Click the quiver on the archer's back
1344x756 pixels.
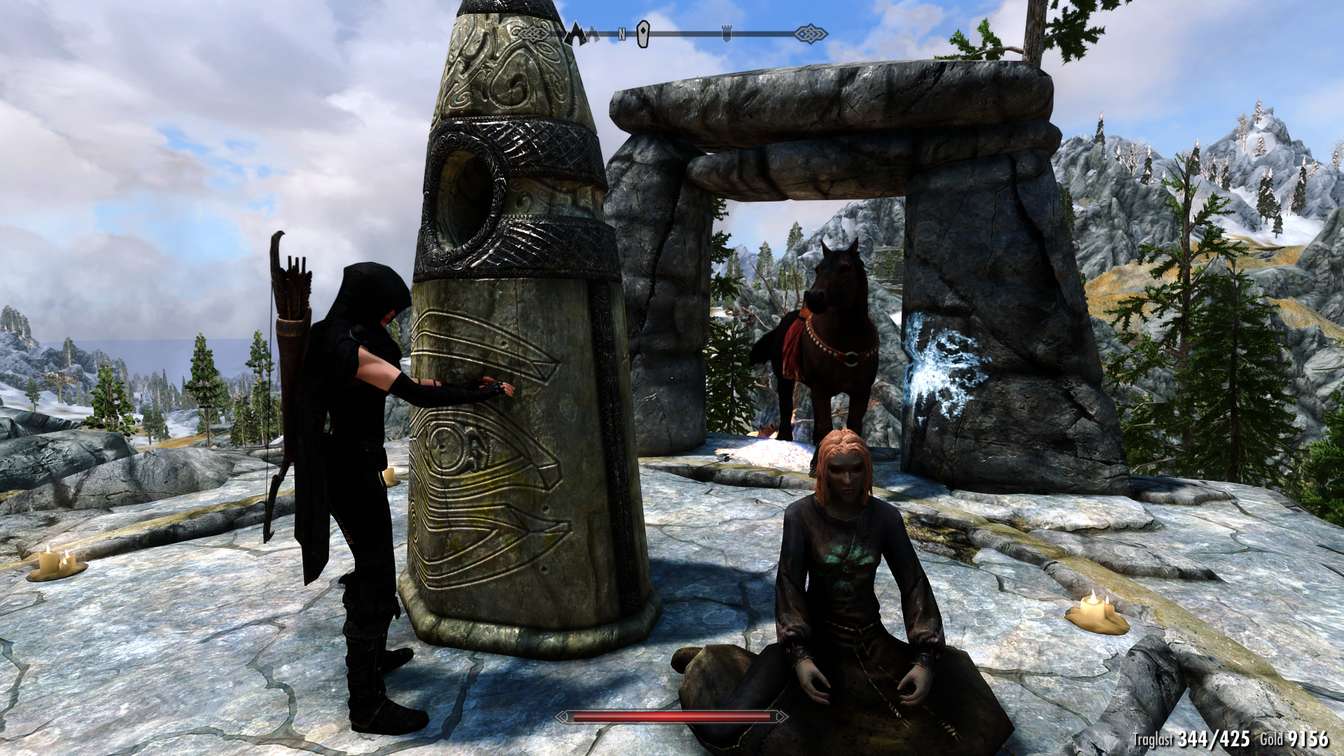coord(292,300)
